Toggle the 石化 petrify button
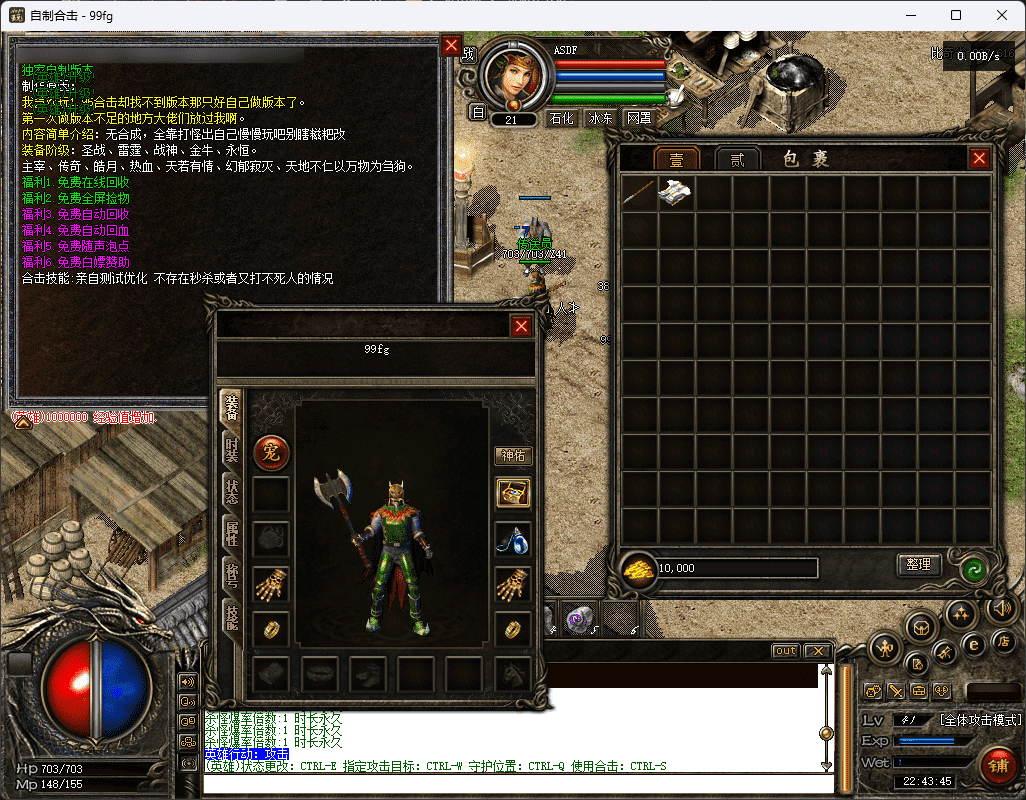 click(x=562, y=118)
